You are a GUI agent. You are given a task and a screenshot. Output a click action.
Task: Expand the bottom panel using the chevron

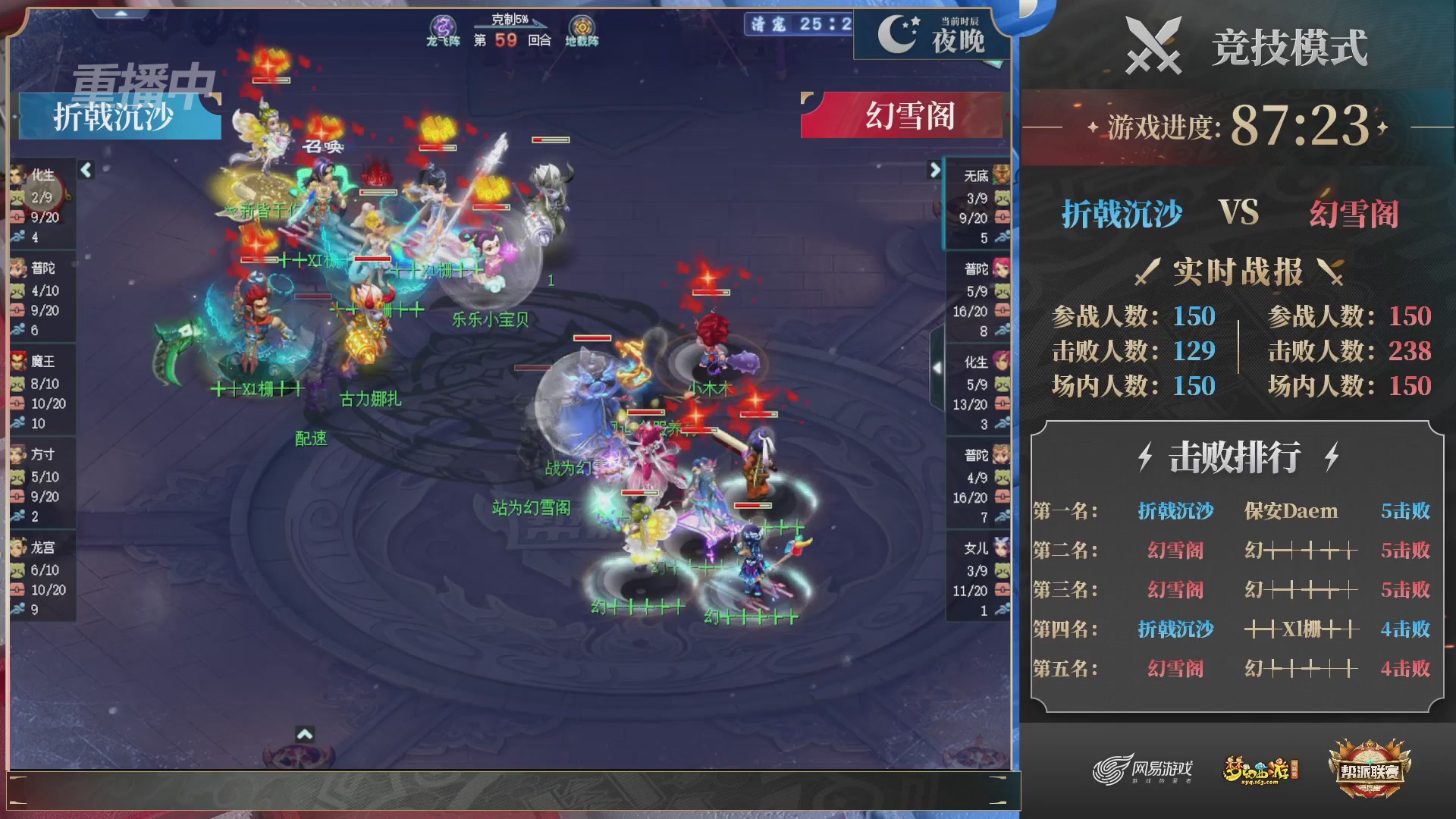pos(306,735)
